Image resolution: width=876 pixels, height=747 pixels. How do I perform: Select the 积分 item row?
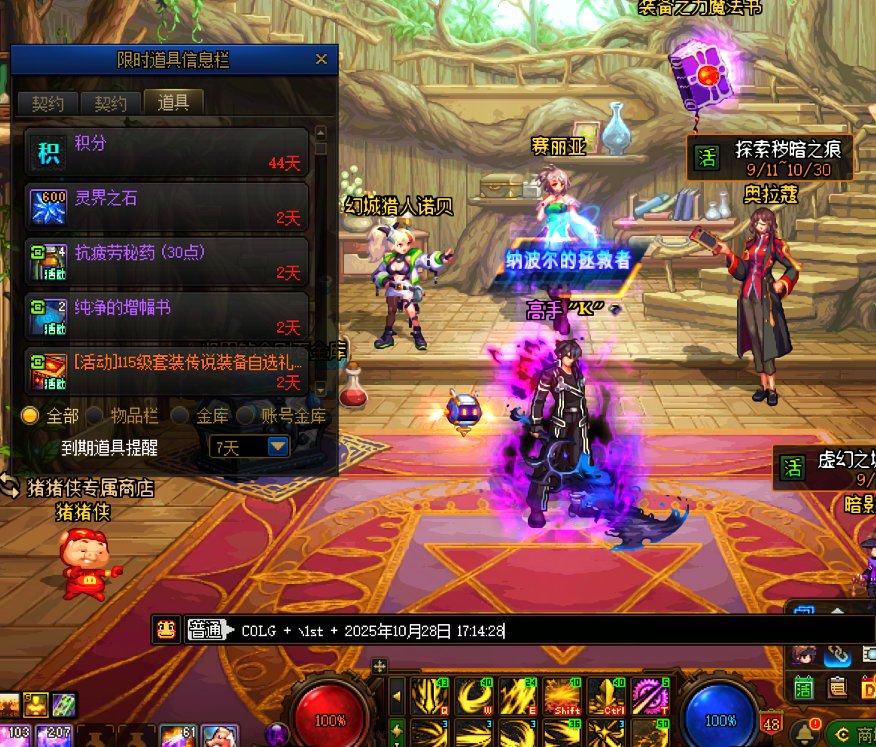point(166,152)
